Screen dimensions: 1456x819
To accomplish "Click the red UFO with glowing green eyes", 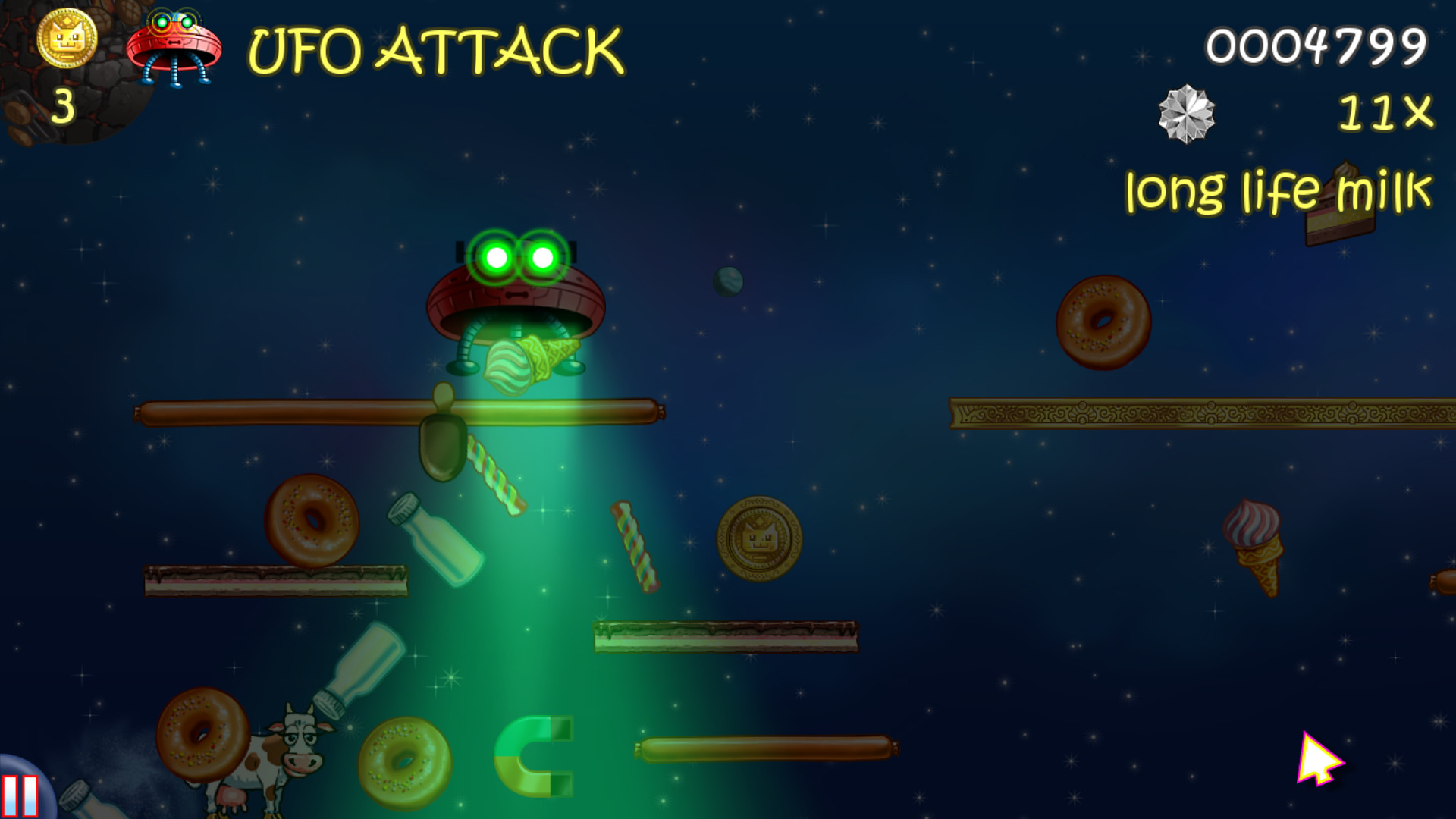I will pyautogui.click(x=517, y=288).
